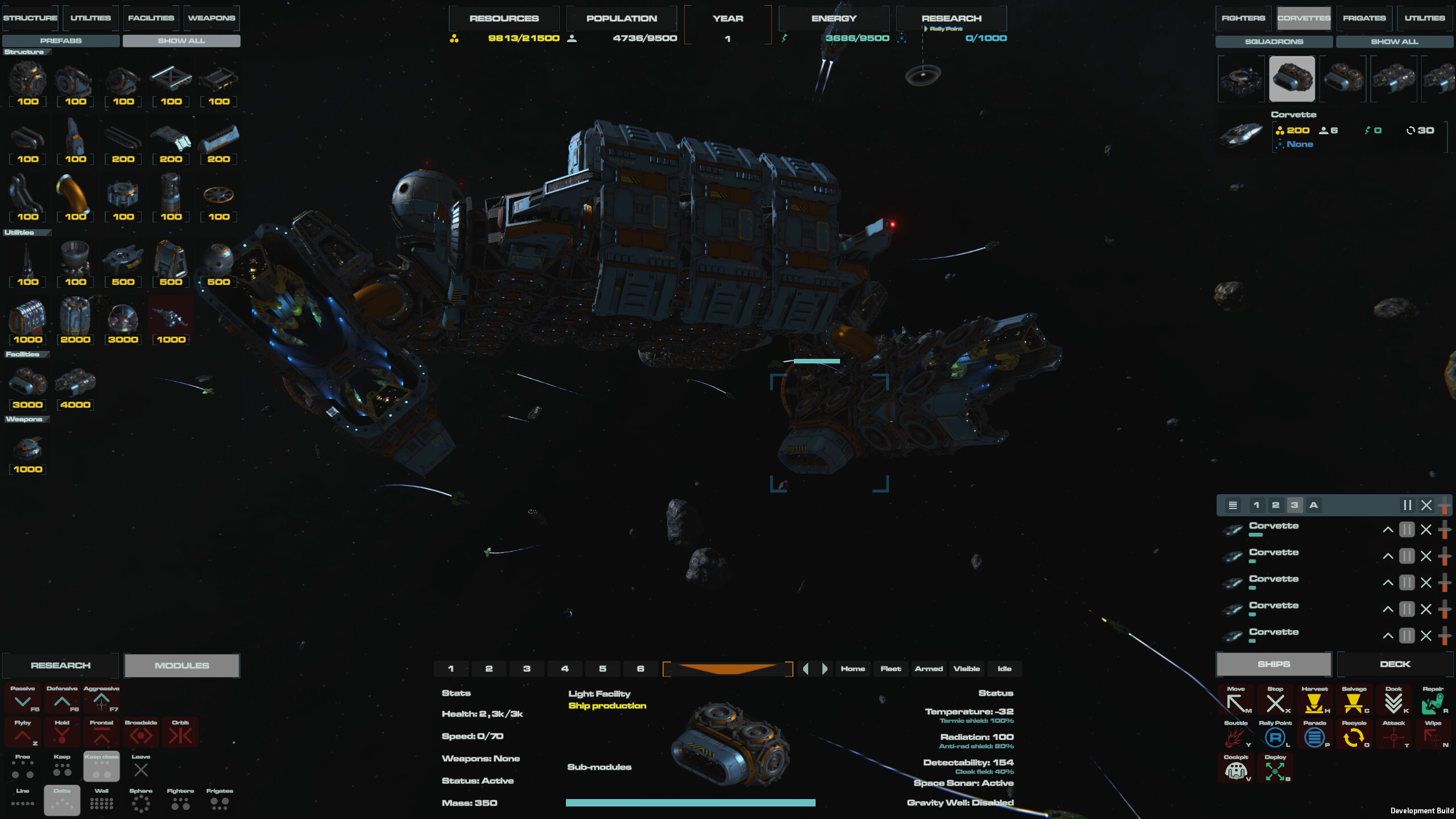Screen dimensions: 1456x819
Task: Toggle the Keep class behavior
Action: (x=101, y=767)
